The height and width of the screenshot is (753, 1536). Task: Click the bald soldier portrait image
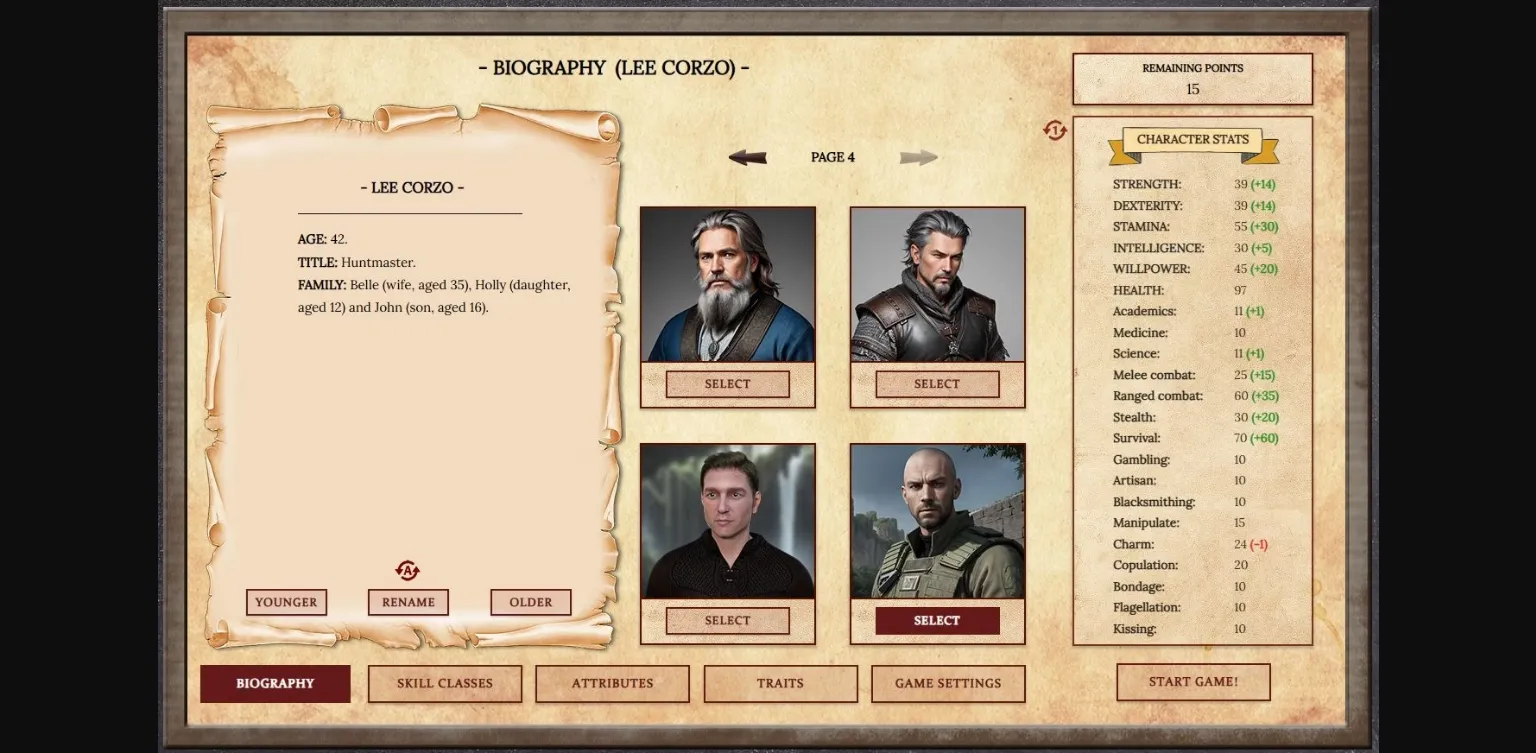[x=936, y=521]
